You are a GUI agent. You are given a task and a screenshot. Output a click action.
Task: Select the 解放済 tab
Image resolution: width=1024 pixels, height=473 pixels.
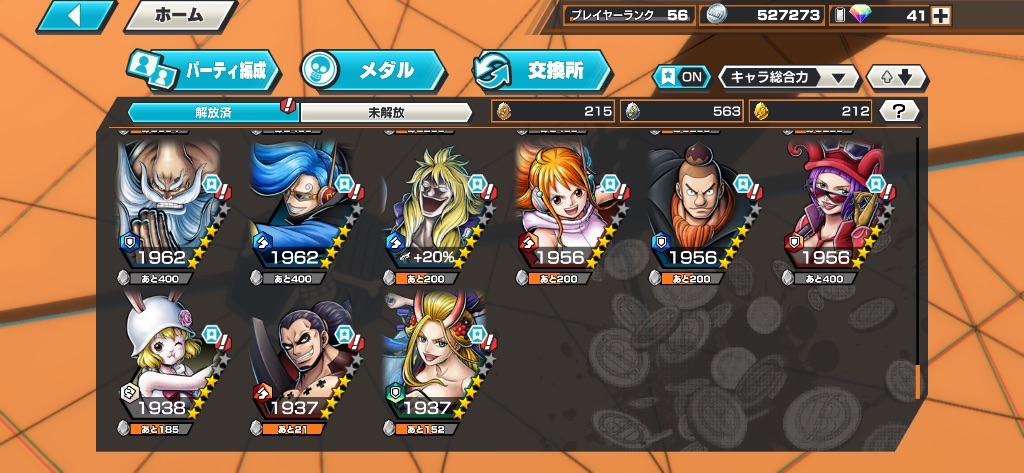(212, 112)
